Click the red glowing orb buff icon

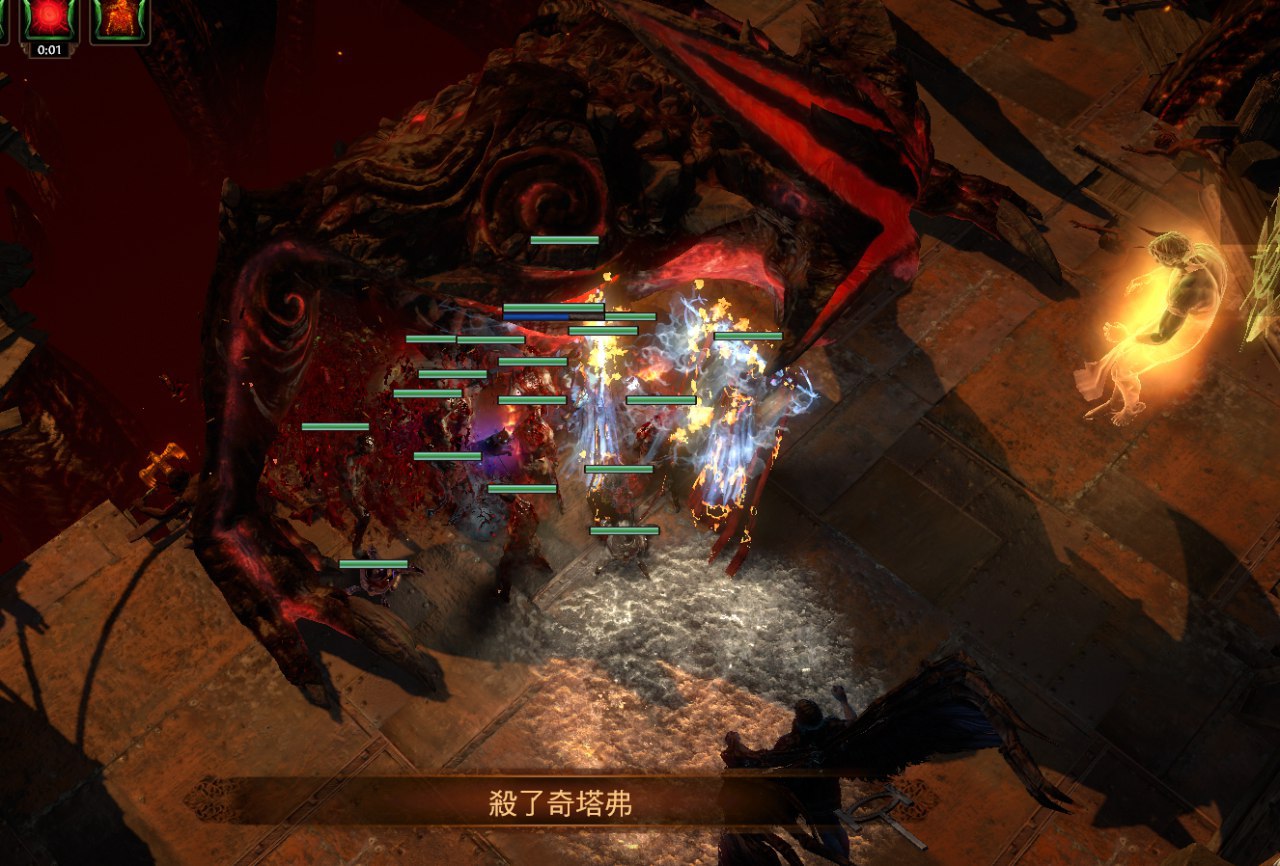click(x=50, y=18)
